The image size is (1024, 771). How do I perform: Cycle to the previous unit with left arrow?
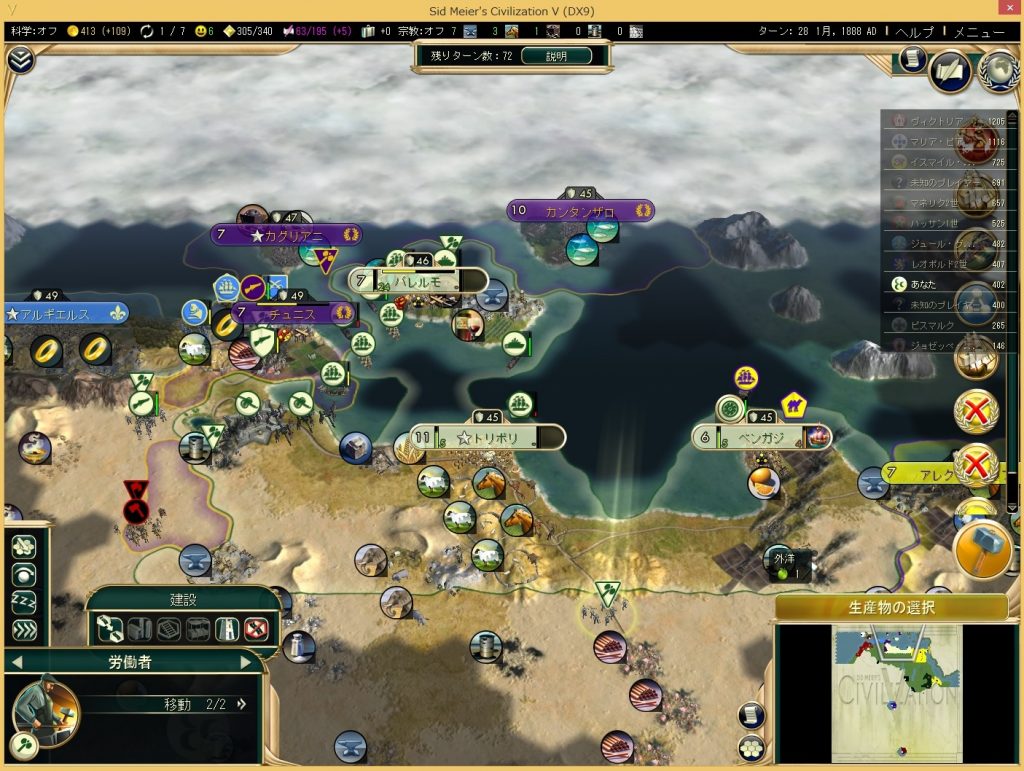[x=16, y=662]
